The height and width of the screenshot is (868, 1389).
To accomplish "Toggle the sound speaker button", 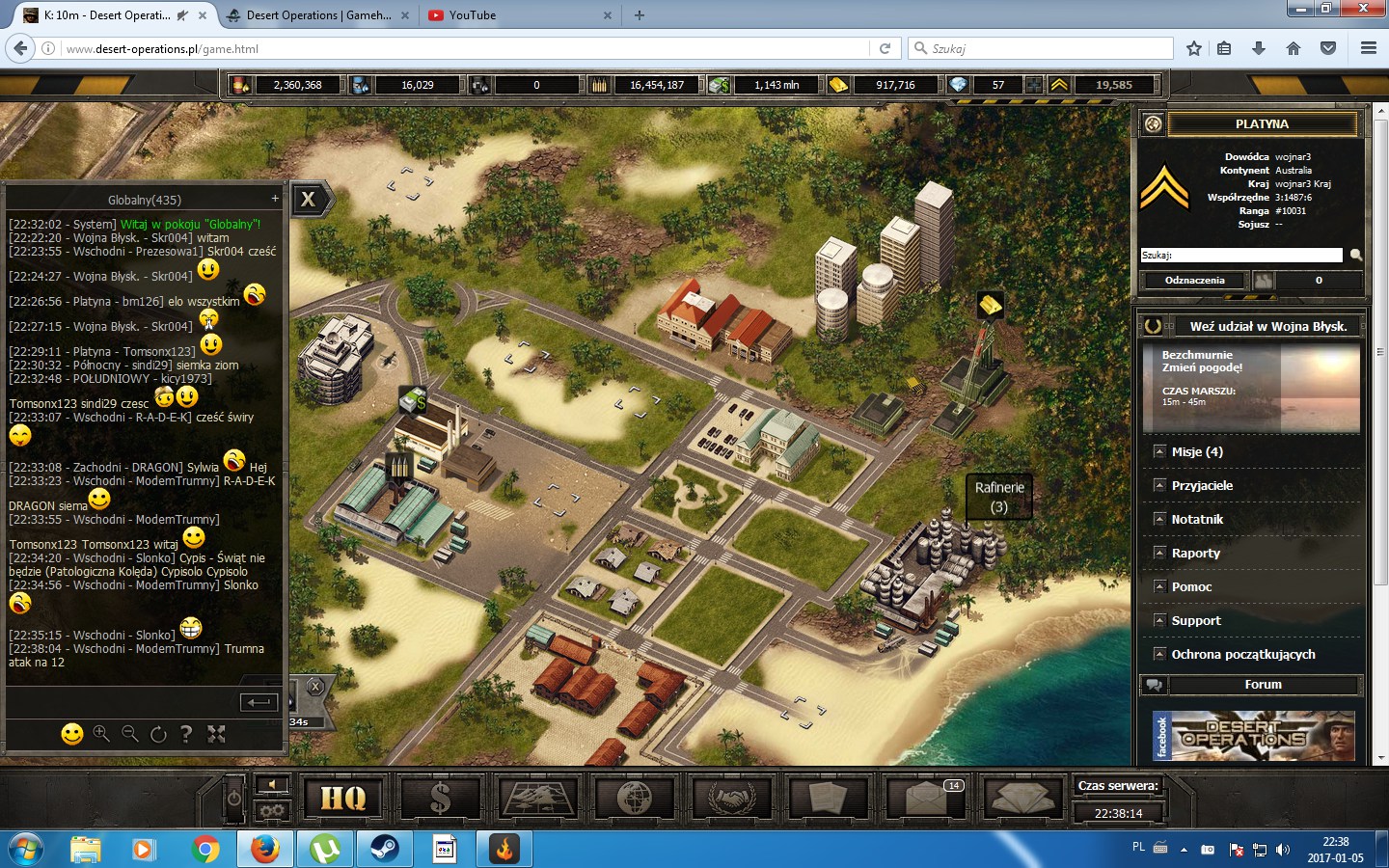I will 272,784.
